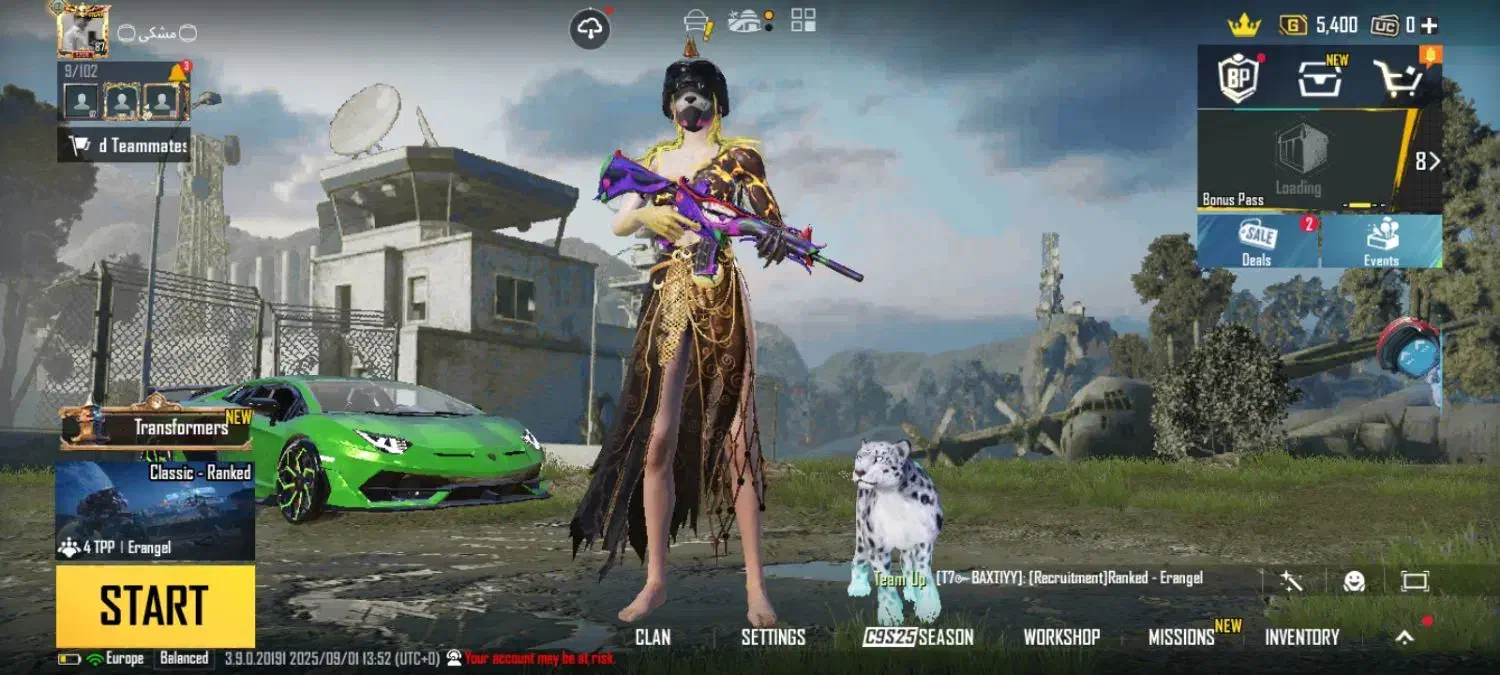Open the INVENTORY

point(1301,637)
